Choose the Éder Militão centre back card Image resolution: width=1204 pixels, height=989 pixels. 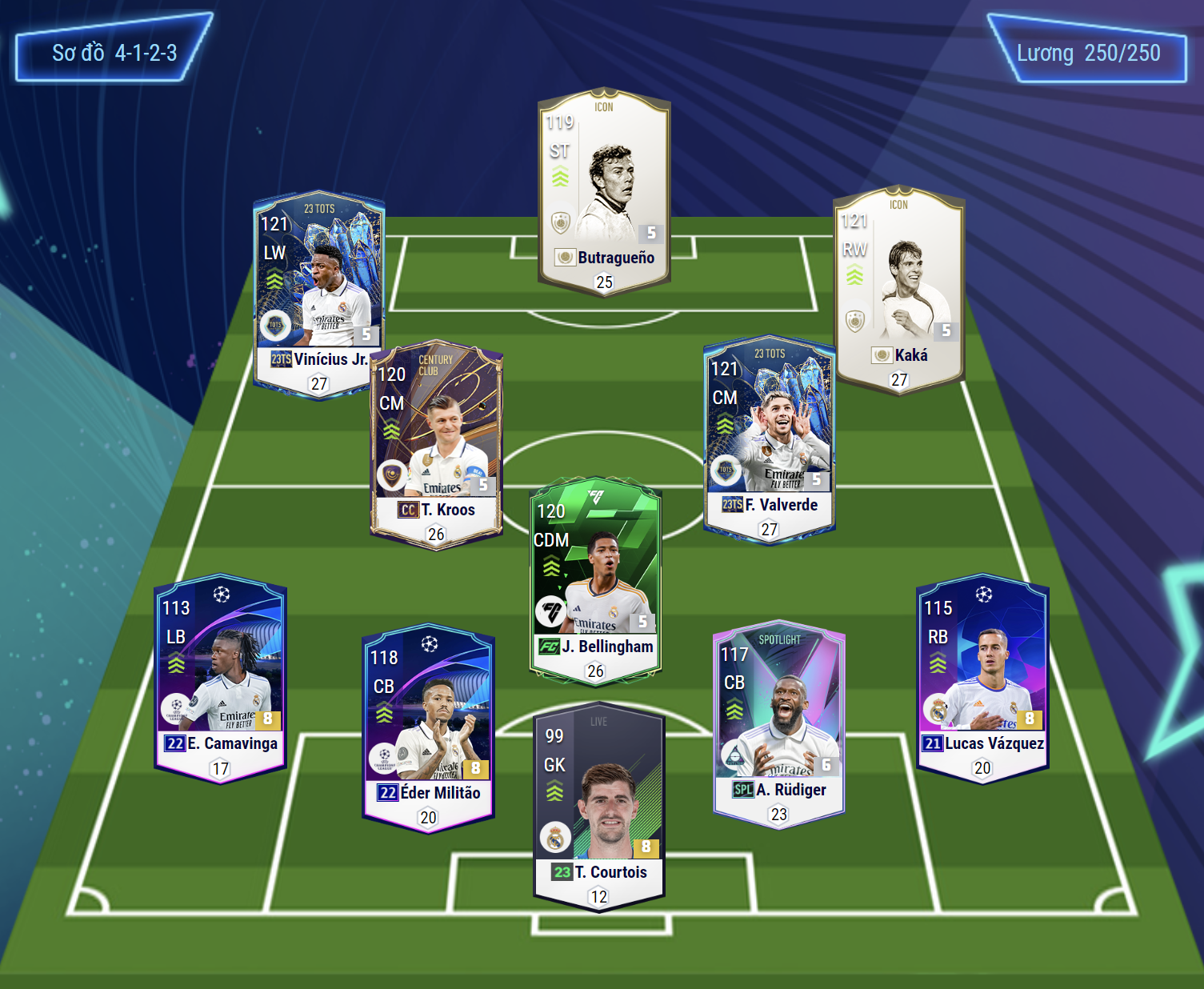pos(428,727)
